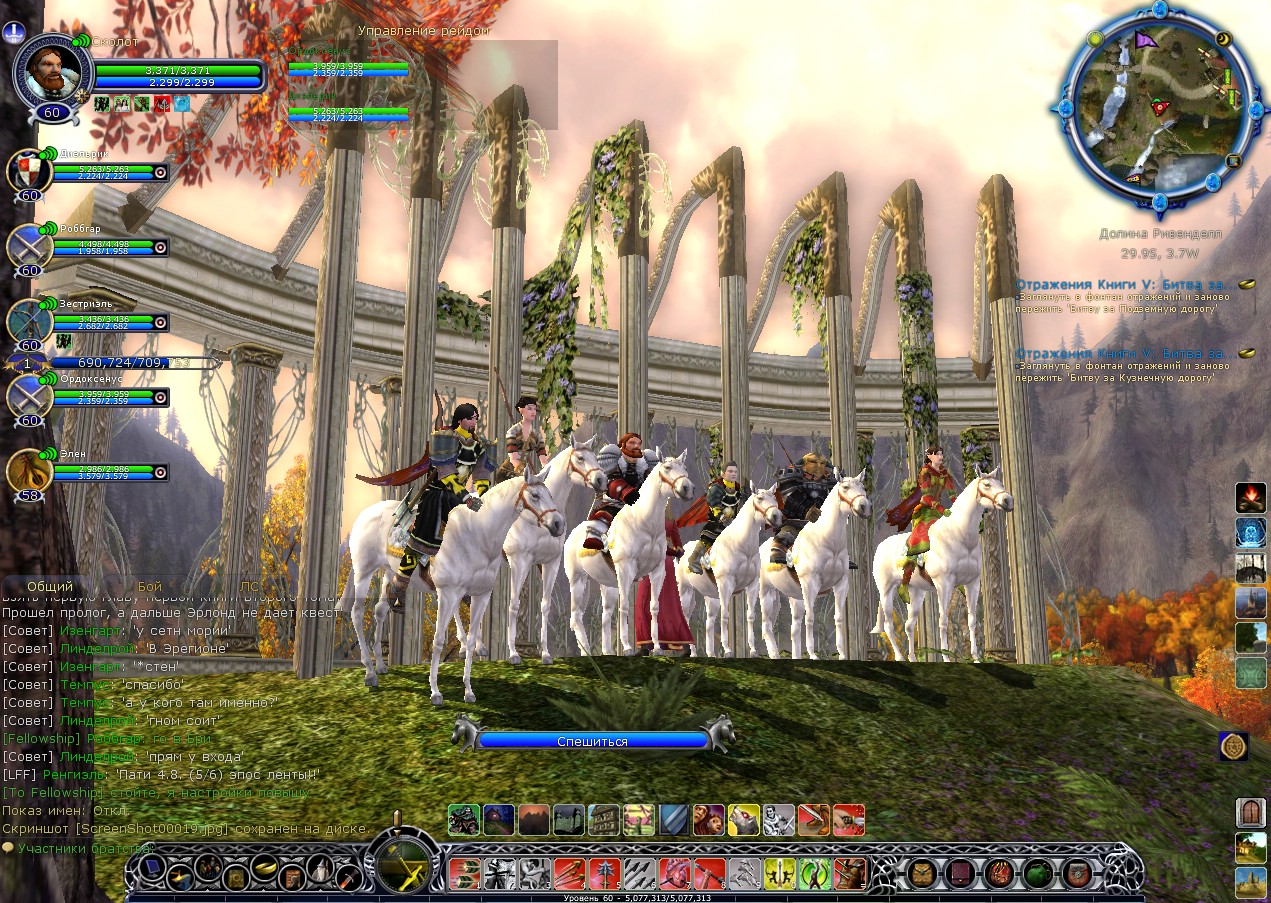Use the blue-striped shield skill on upper bar
The width and height of the screenshot is (1271, 903).
click(673, 820)
